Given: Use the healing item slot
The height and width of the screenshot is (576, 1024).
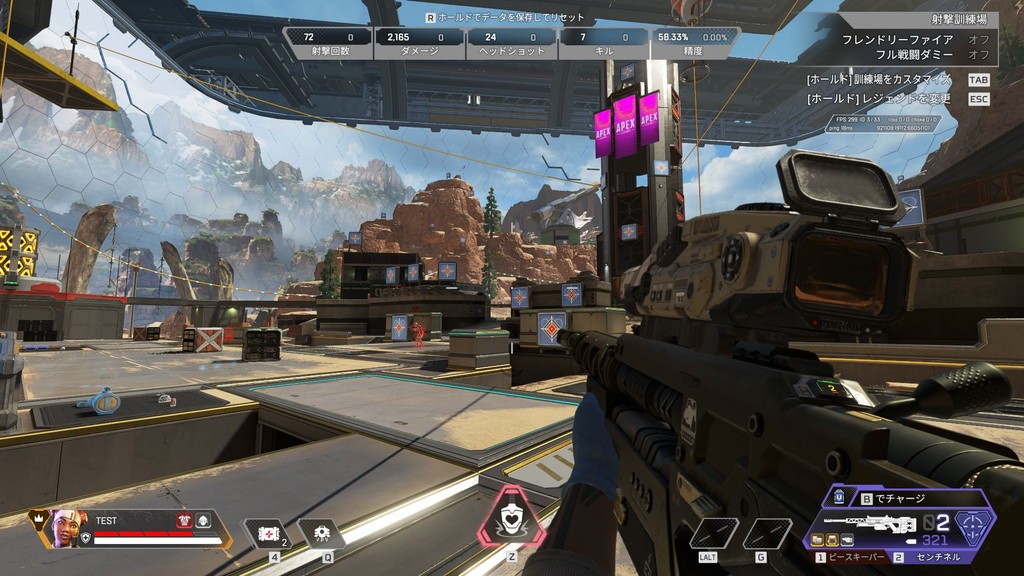Looking at the screenshot, I should [268, 535].
